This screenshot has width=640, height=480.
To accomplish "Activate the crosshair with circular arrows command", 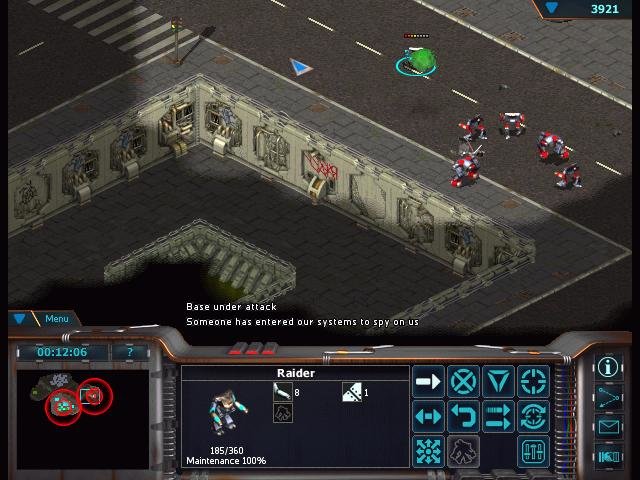I will coord(533,416).
